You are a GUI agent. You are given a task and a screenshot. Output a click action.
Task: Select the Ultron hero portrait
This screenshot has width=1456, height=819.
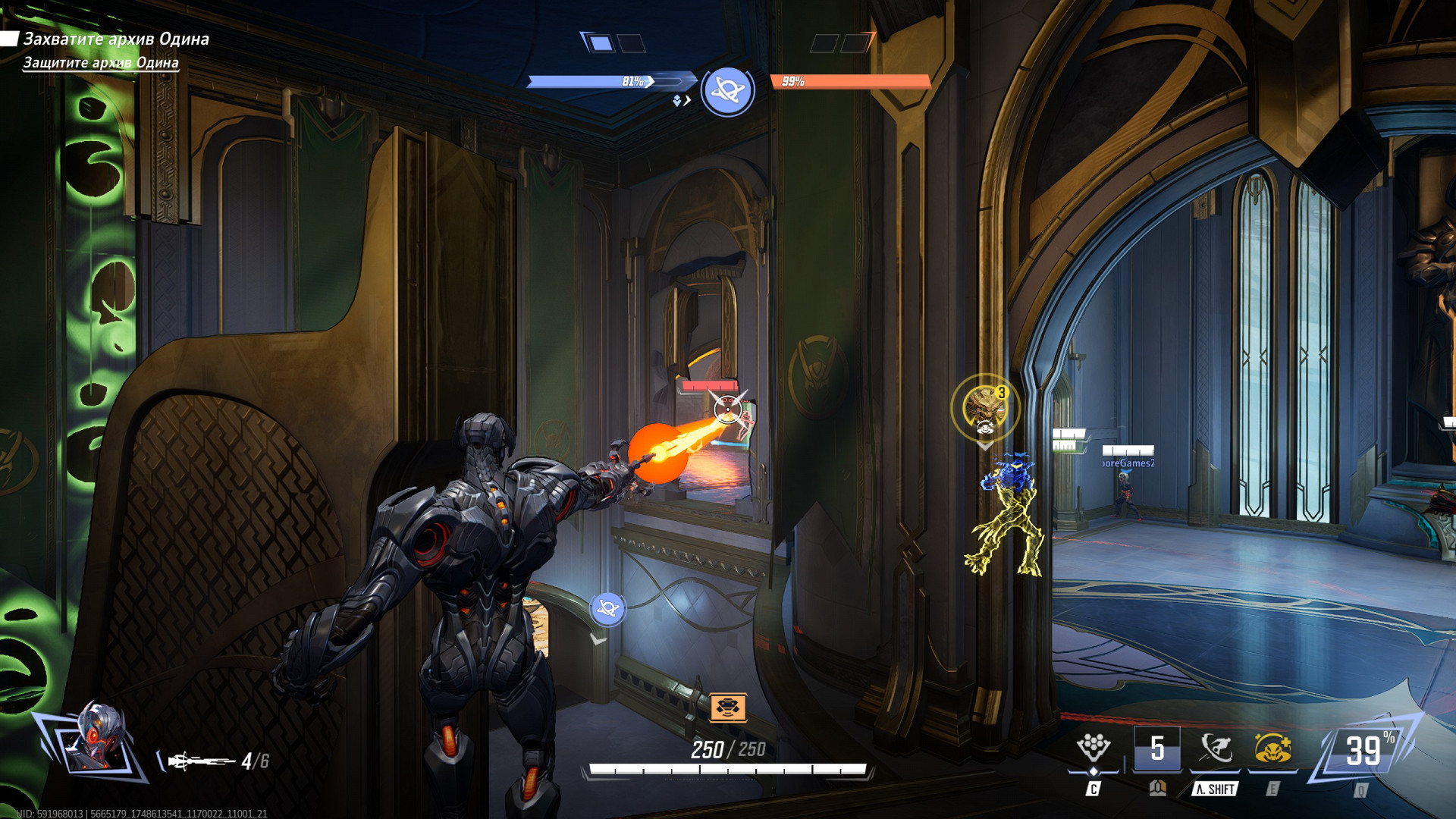pyautogui.click(x=94, y=739)
